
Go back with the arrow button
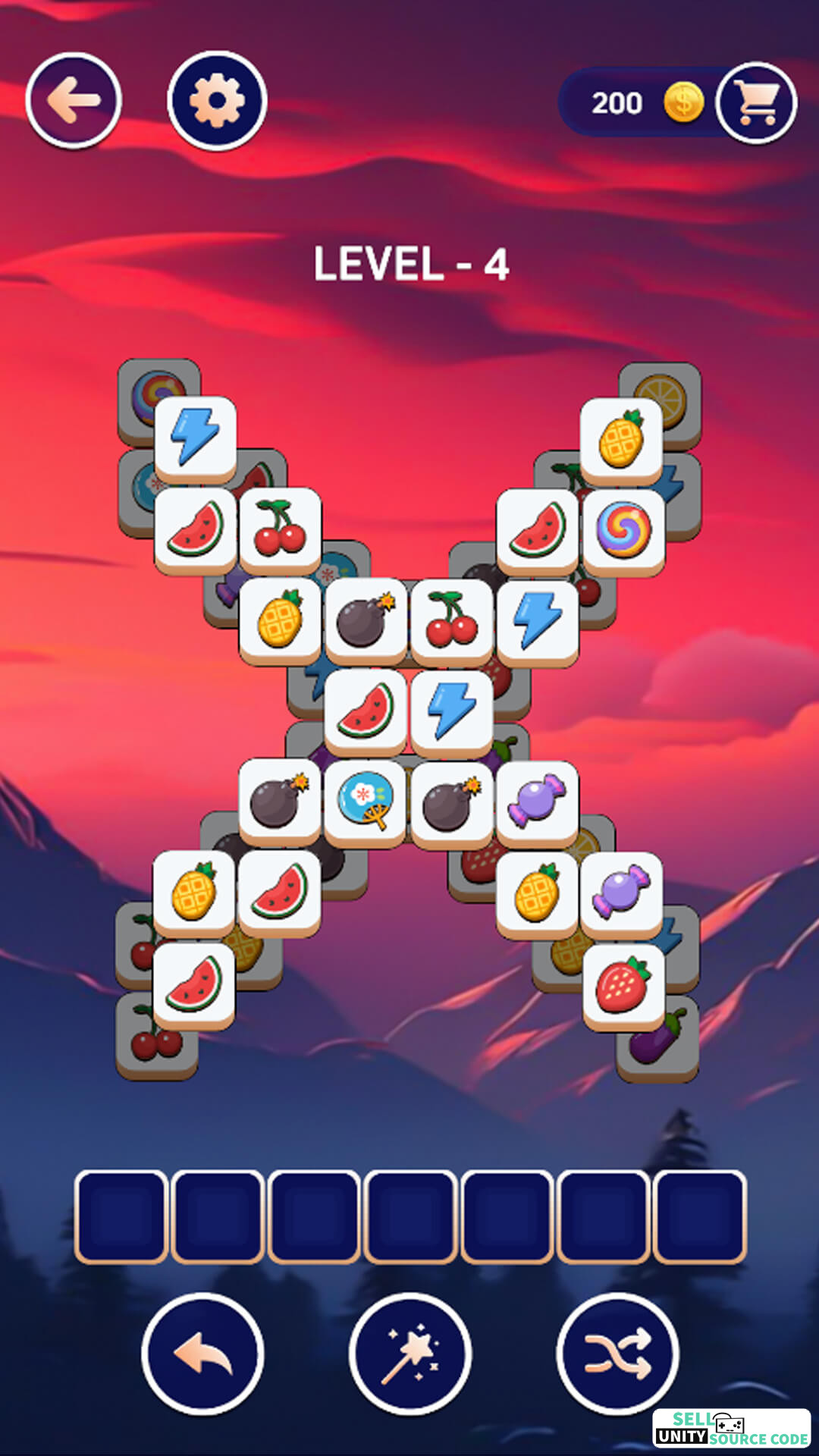coord(74,100)
